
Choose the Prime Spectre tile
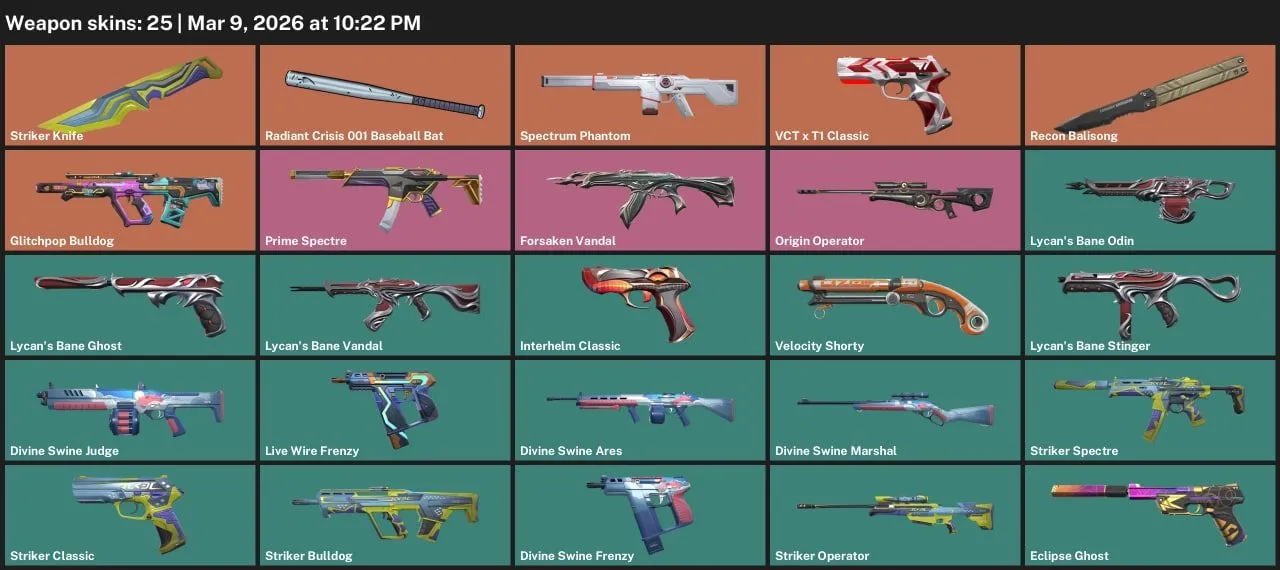point(385,200)
